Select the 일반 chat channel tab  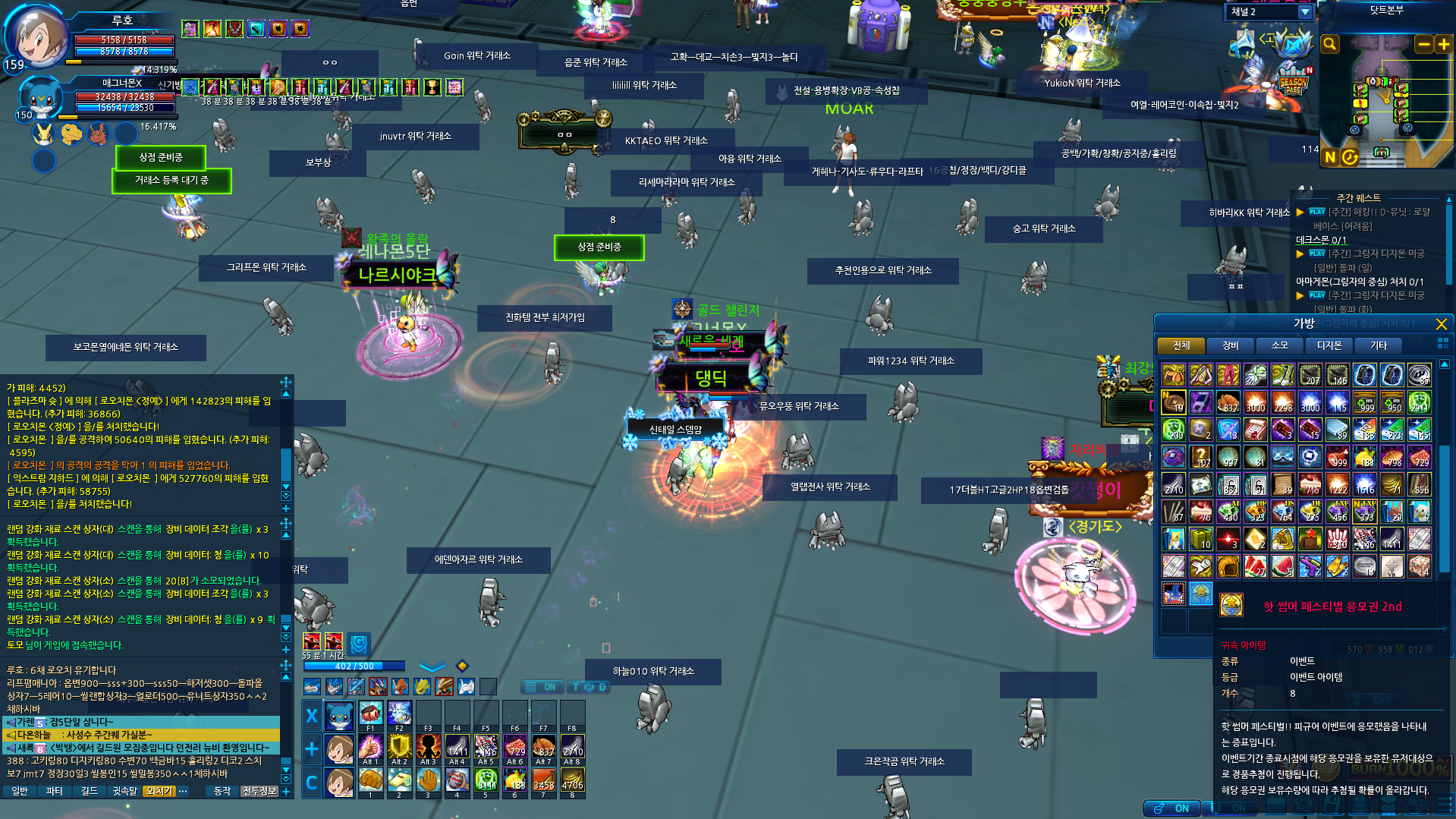click(x=20, y=792)
